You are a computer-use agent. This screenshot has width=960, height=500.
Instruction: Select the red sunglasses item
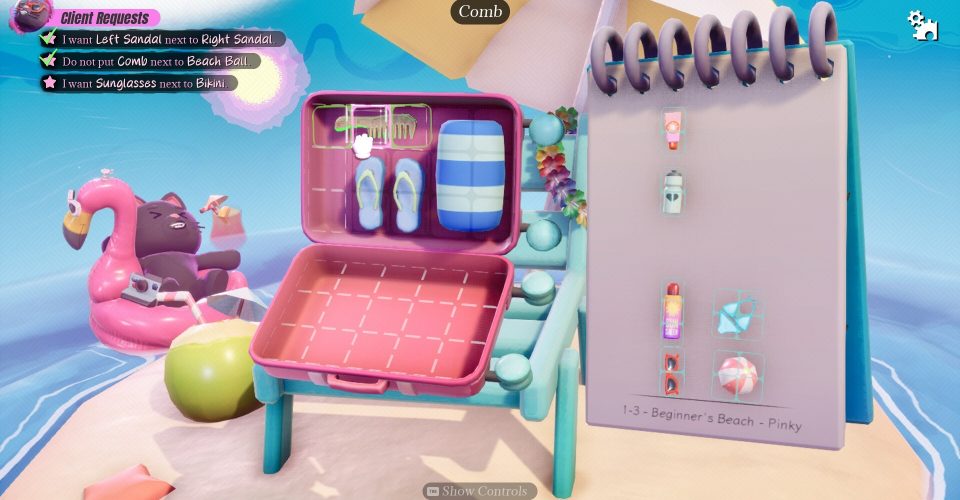pos(671,371)
